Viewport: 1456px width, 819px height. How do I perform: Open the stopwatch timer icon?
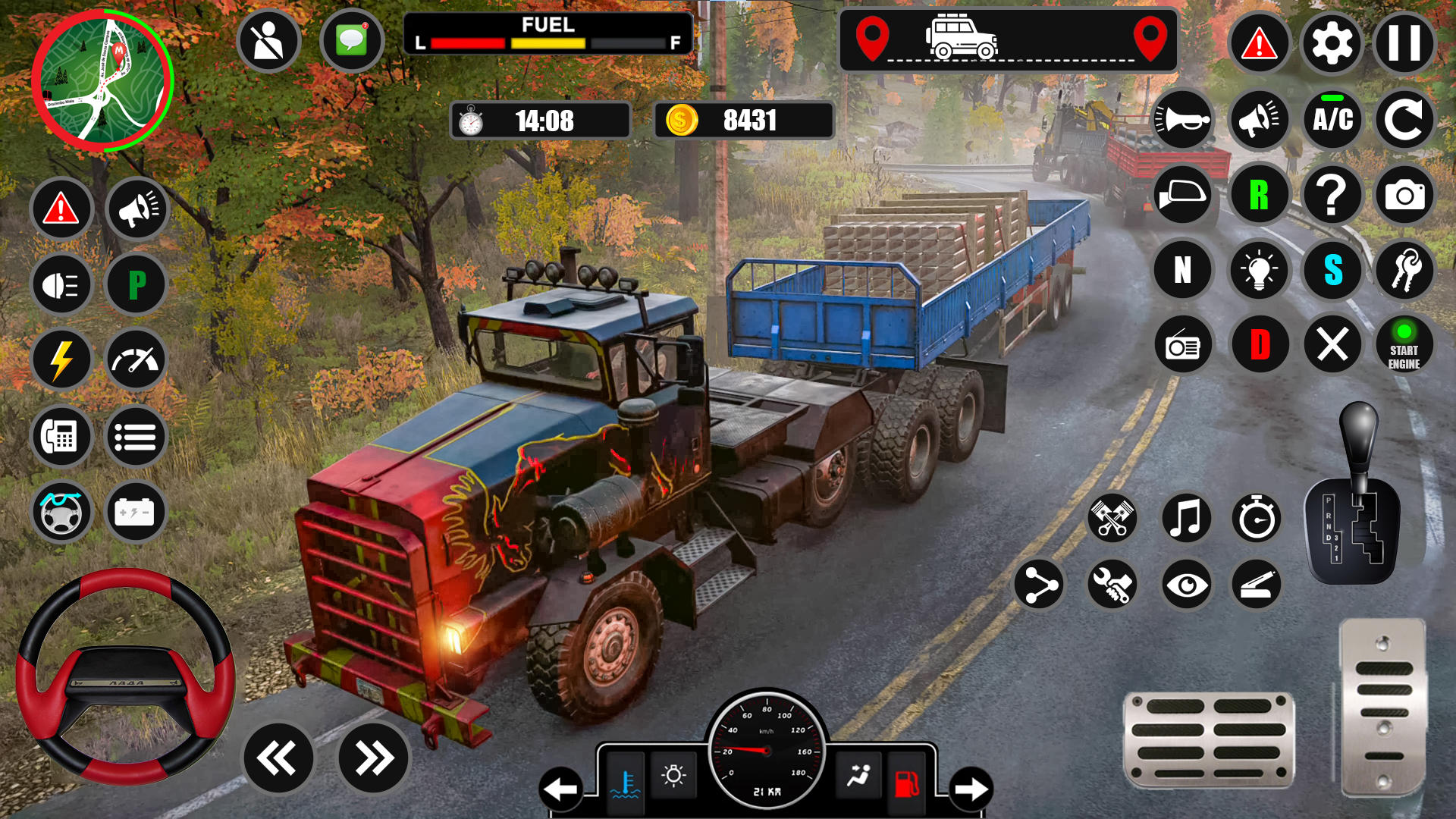1257,519
